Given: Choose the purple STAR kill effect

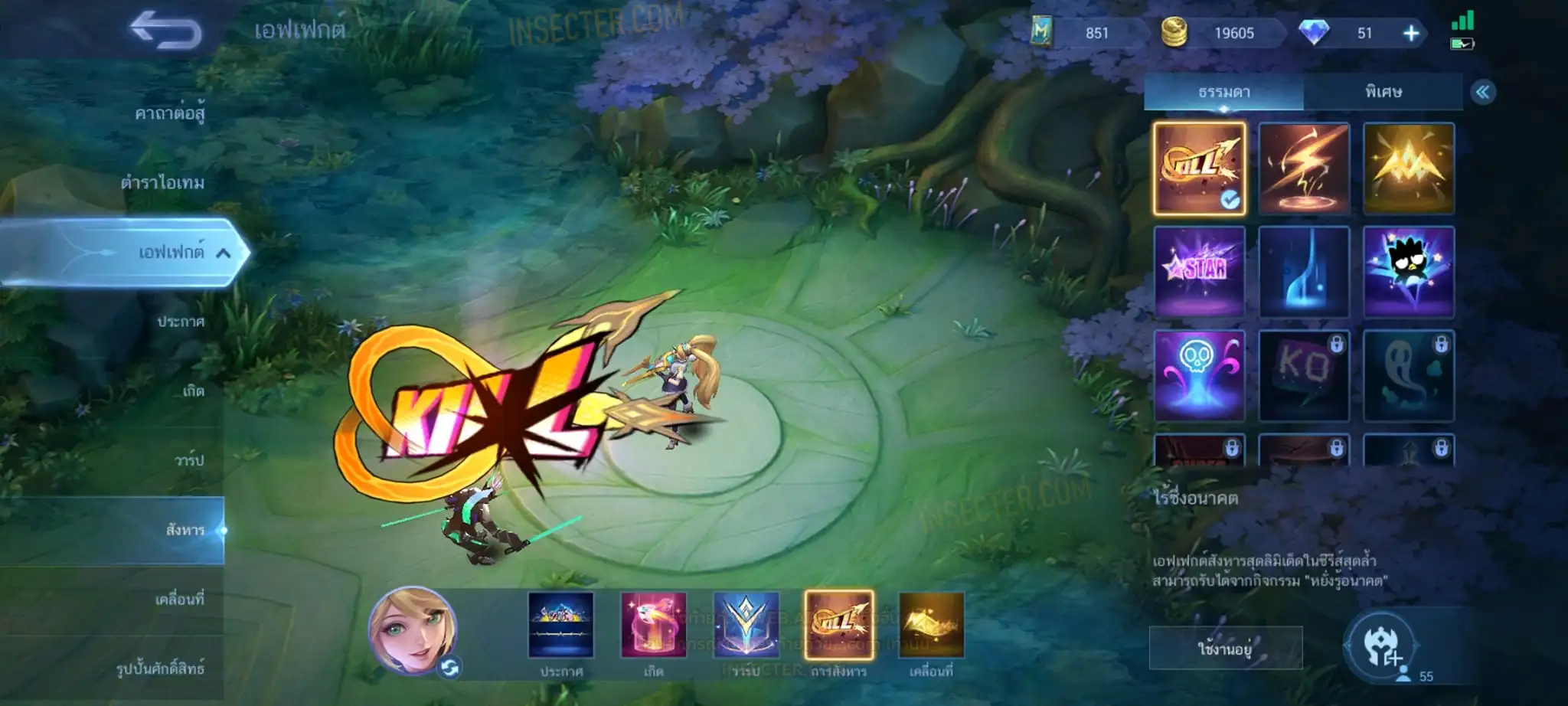Looking at the screenshot, I should (1199, 272).
